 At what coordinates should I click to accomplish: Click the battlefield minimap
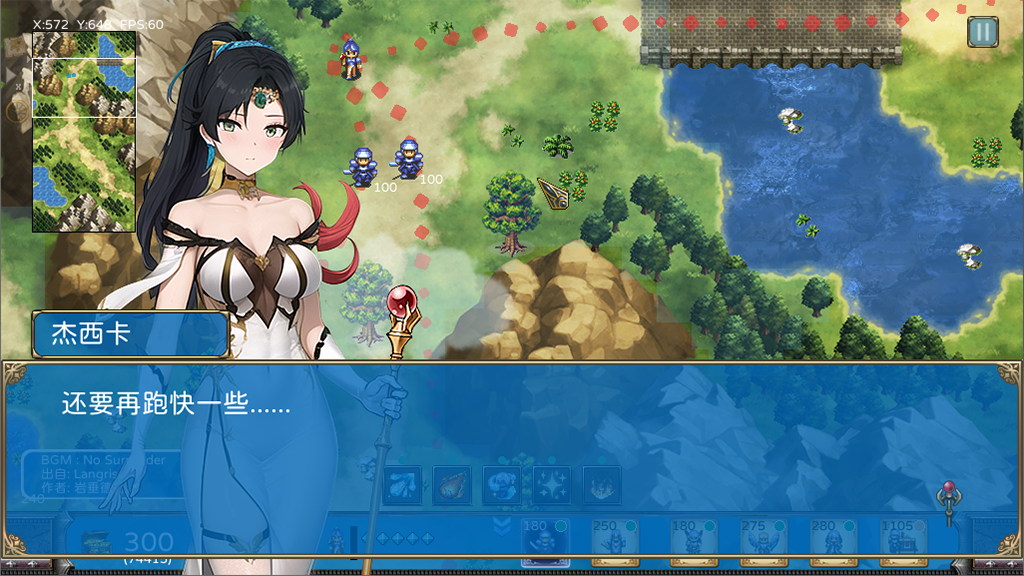pyautogui.click(x=84, y=131)
